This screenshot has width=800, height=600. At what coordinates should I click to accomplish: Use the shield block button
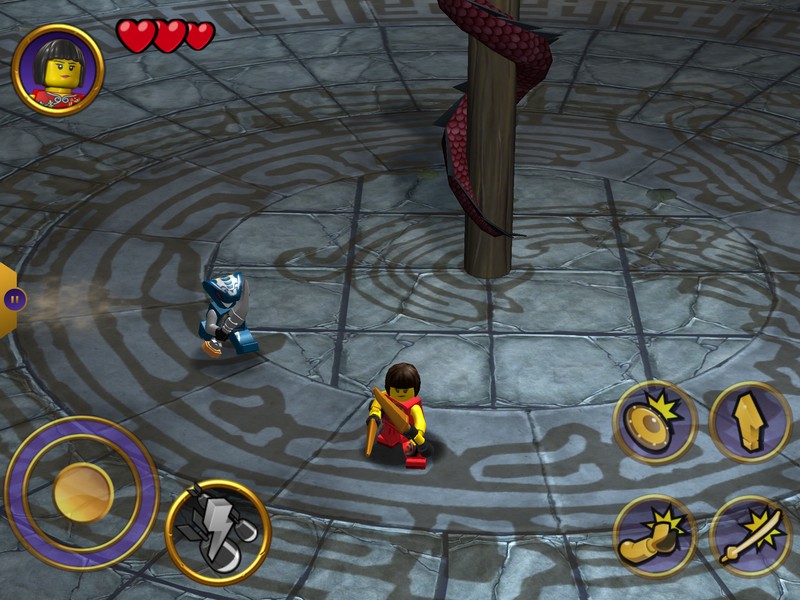(655, 421)
